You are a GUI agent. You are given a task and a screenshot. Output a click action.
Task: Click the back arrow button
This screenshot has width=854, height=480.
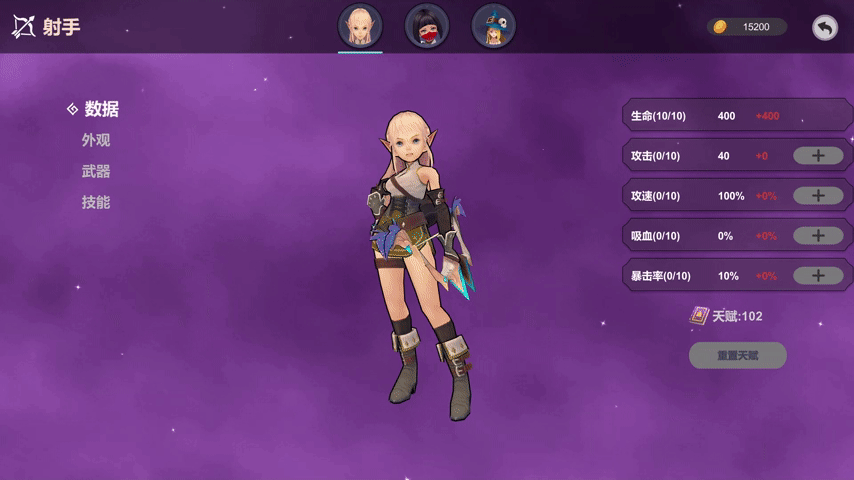pos(824,27)
